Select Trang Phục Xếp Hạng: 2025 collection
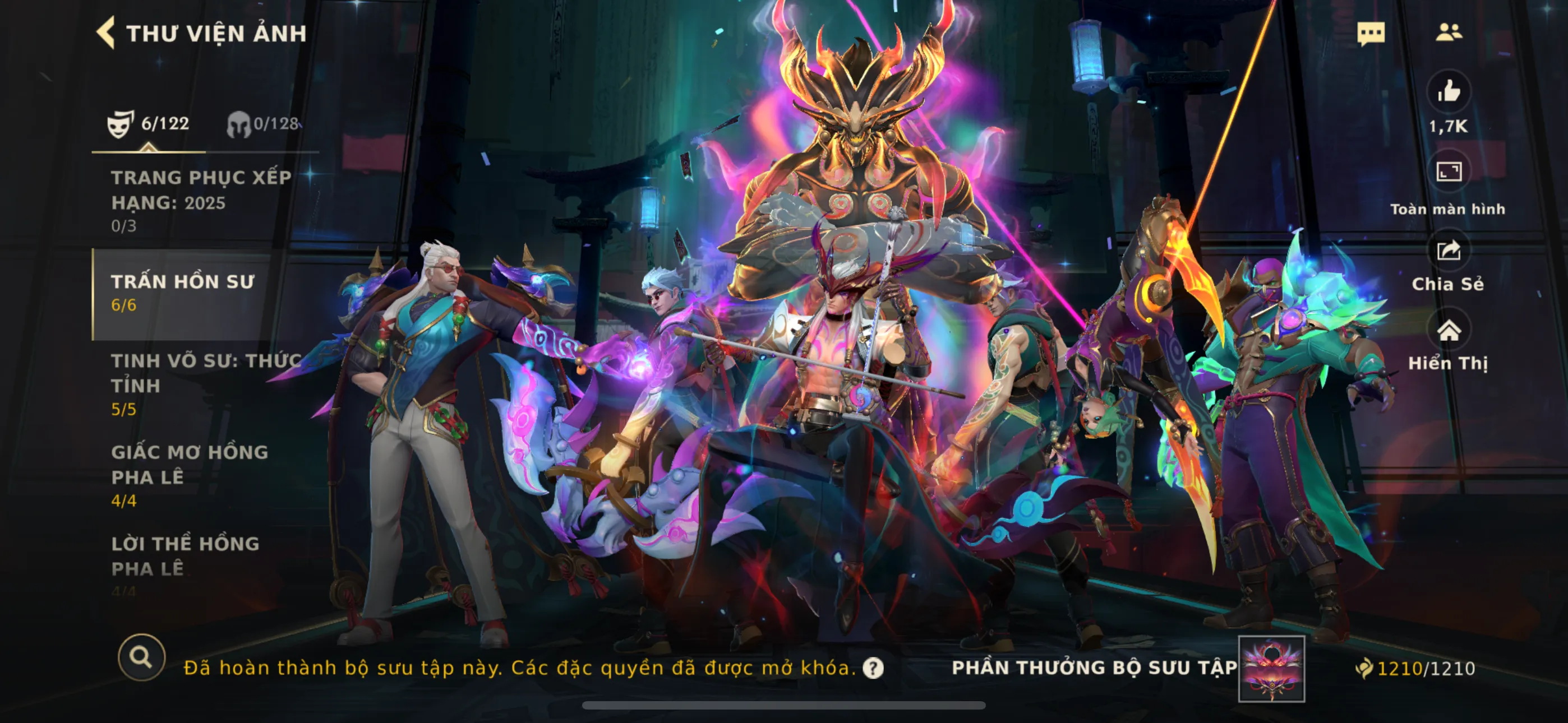The width and height of the screenshot is (1568, 723). pos(200,200)
